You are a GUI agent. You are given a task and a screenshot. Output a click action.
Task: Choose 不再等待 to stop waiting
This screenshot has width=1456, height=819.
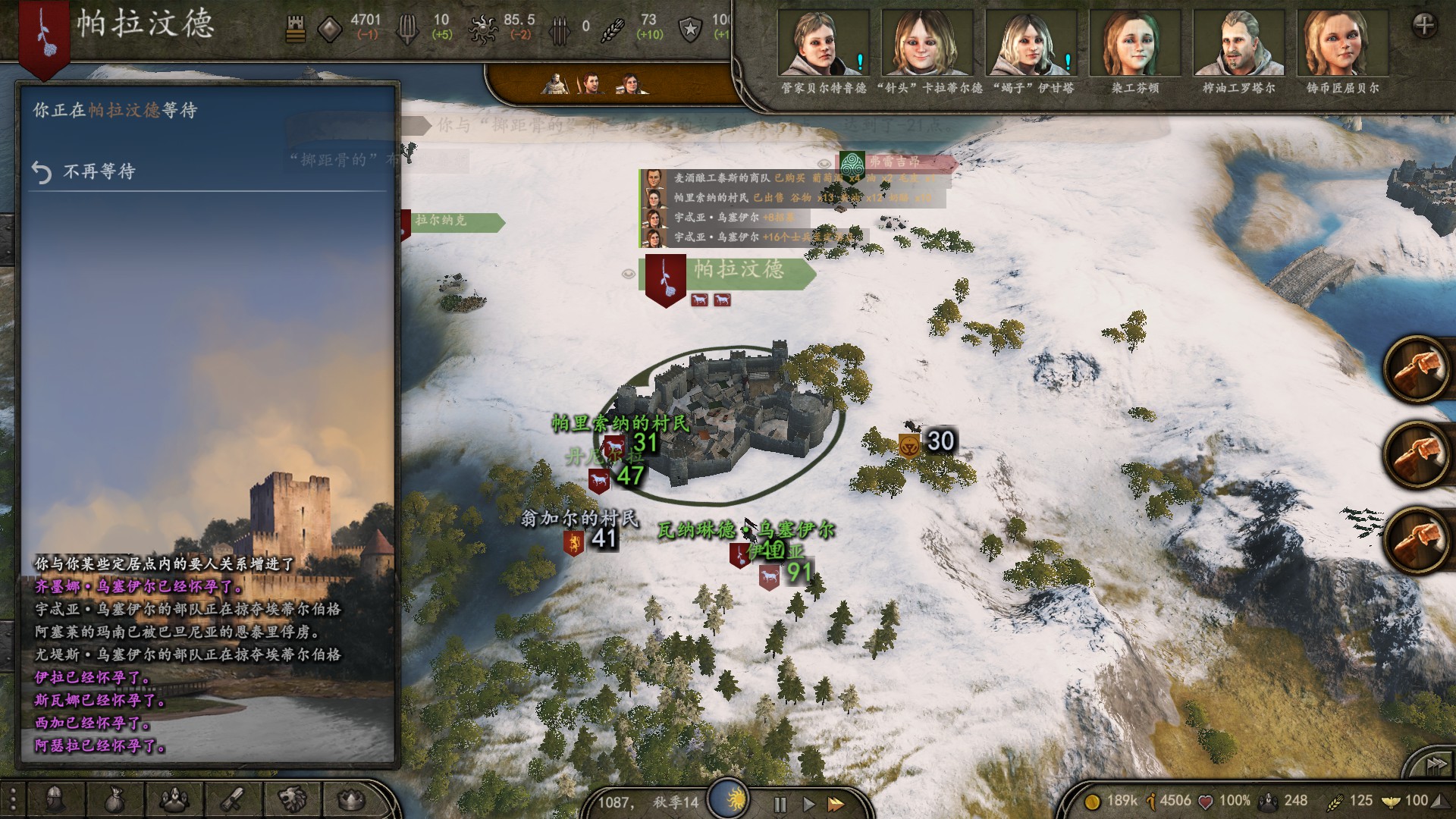point(99,172)
